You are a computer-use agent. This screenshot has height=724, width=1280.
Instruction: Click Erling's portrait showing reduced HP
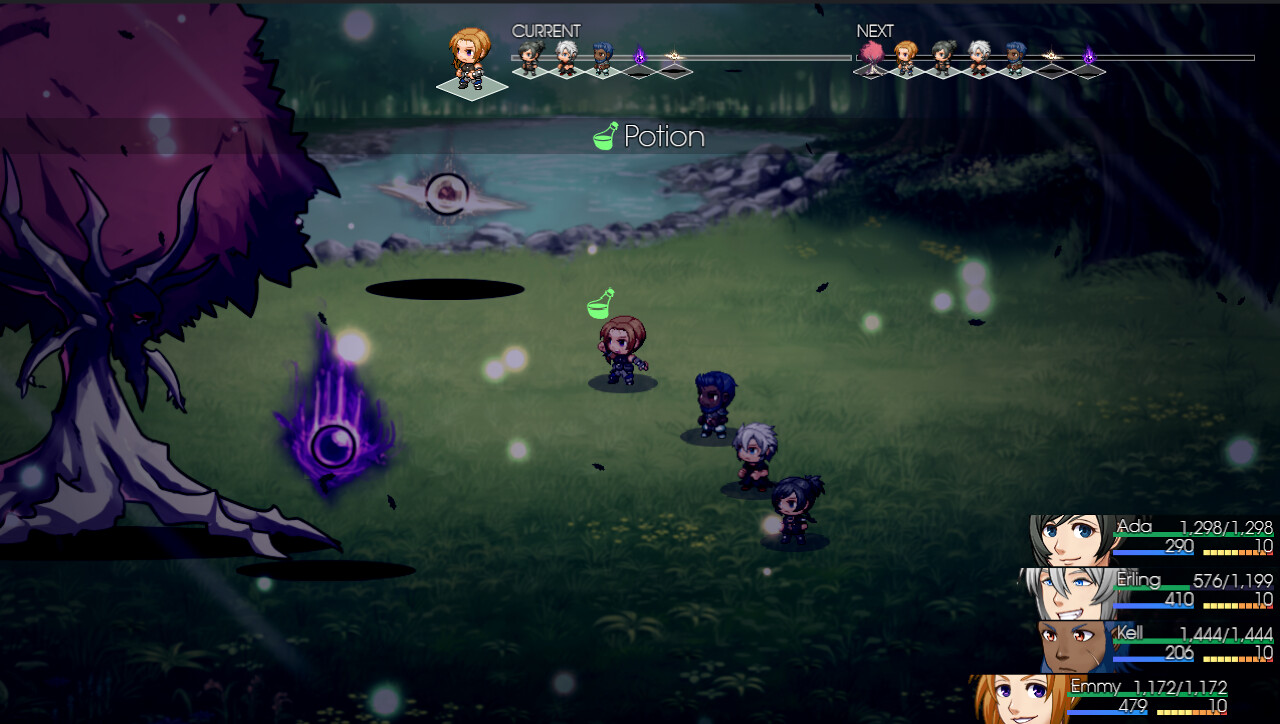(1067, 592)
